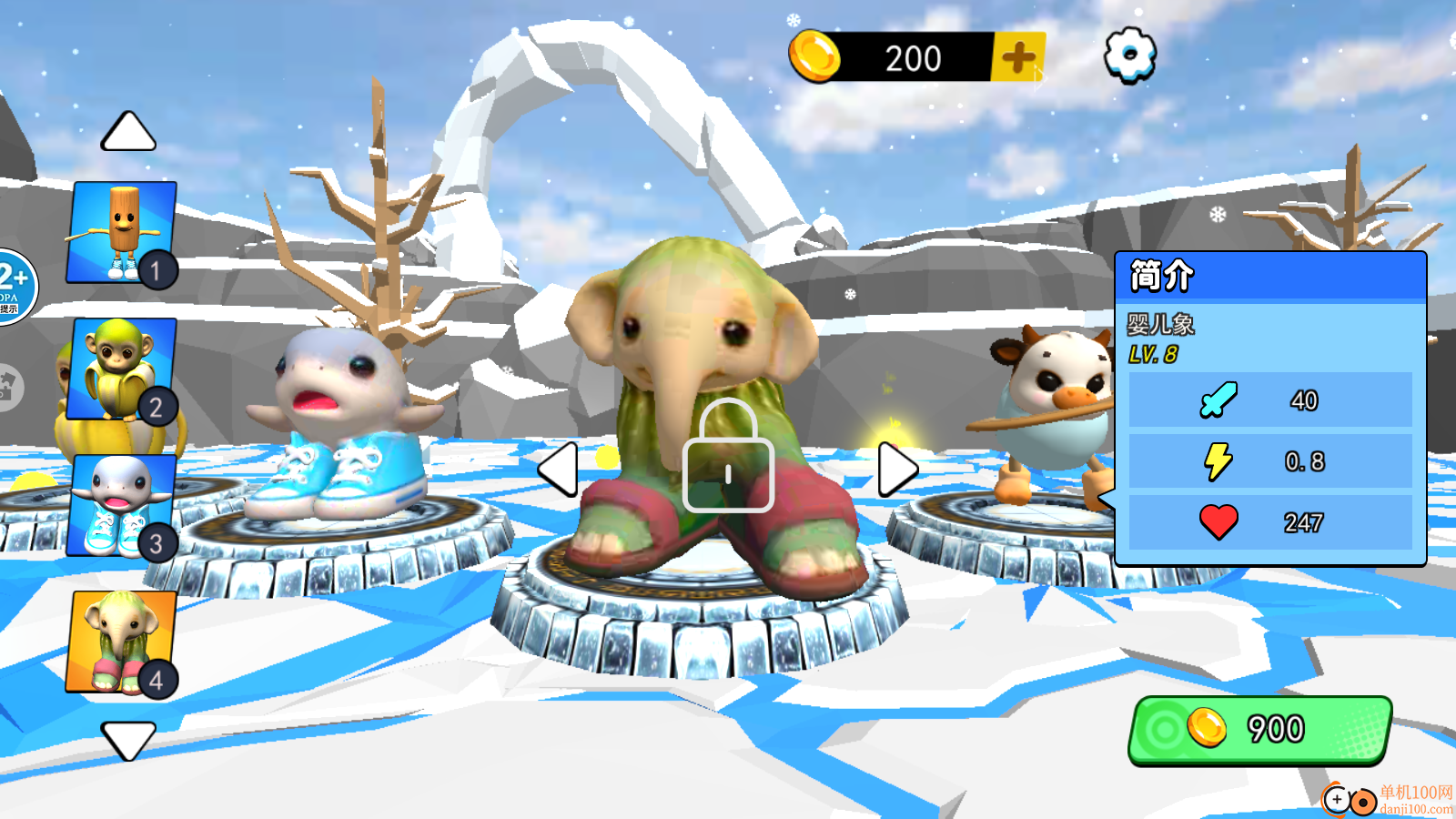
Task: Pick the dolphin in sneakers thumbnail
Action: pyautogui.click(x=122, y=505)
